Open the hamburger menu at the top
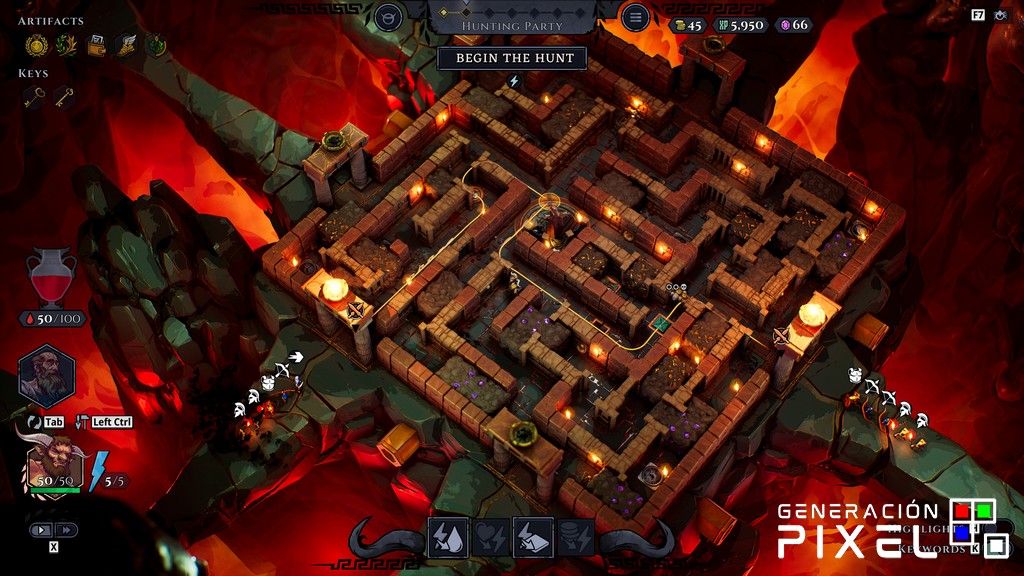Screen dimensions: 1024x576 pyautogui.click(x=635, y=17)
